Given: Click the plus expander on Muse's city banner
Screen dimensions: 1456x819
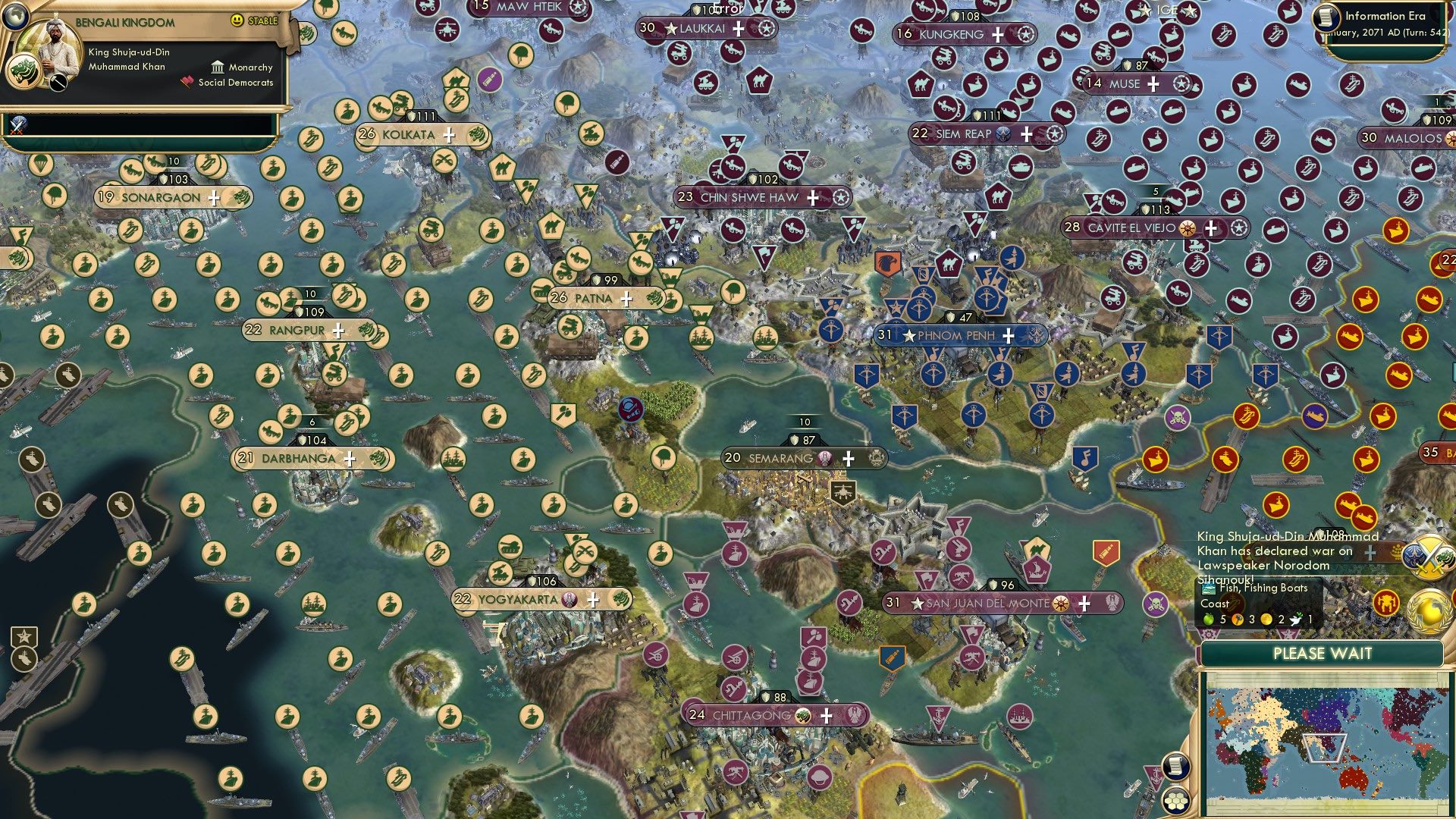Looking at the screenshot, I should (x=1153, y=84).
